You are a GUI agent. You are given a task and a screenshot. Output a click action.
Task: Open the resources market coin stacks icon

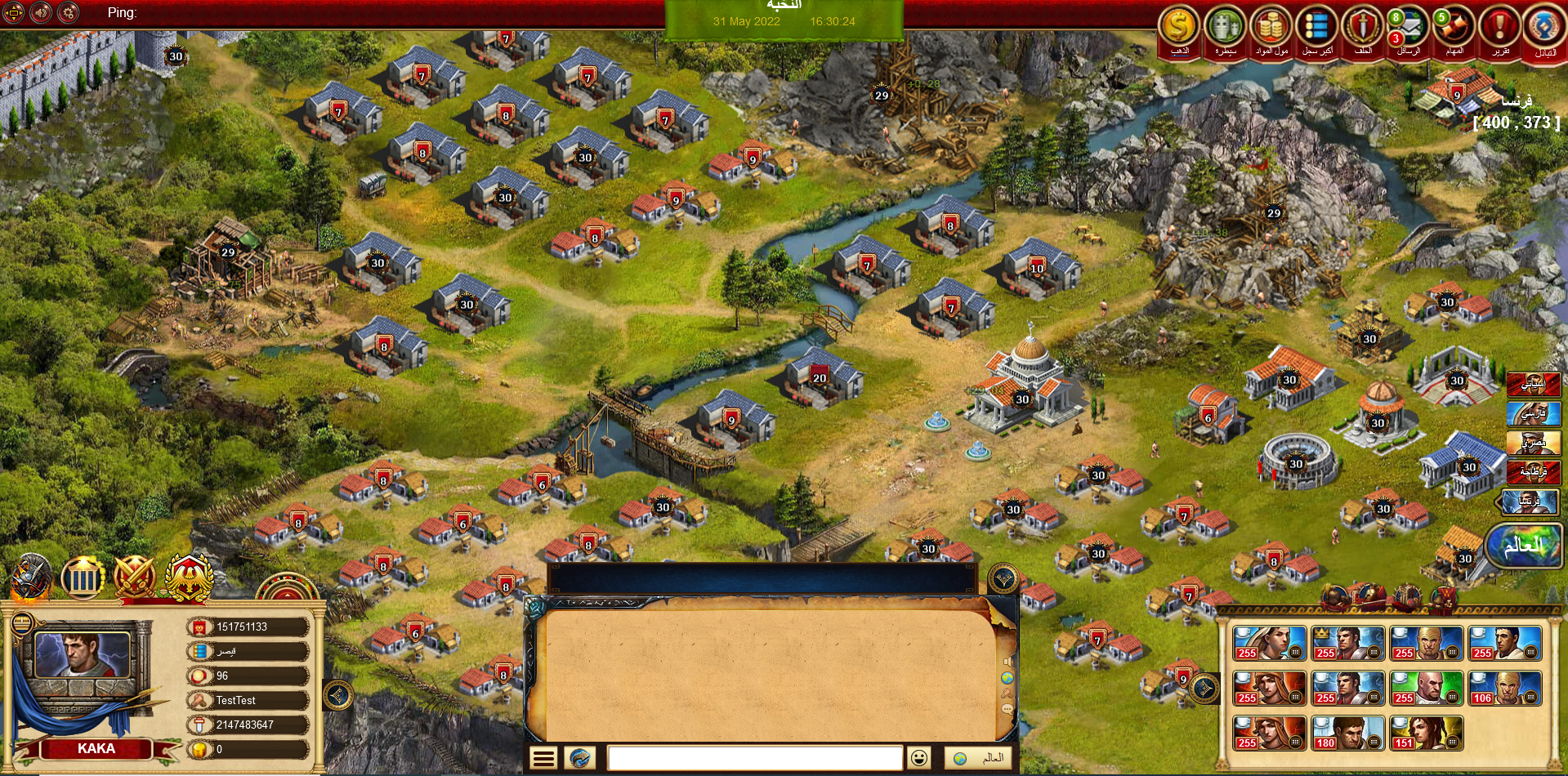click(x=1271, y=27)
